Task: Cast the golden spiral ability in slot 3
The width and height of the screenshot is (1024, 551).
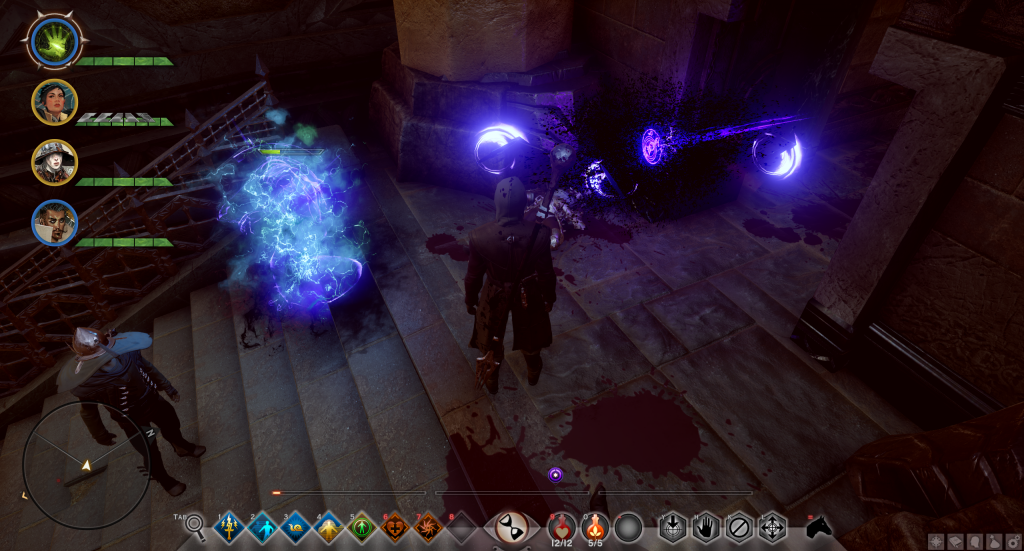Action: 296,526
